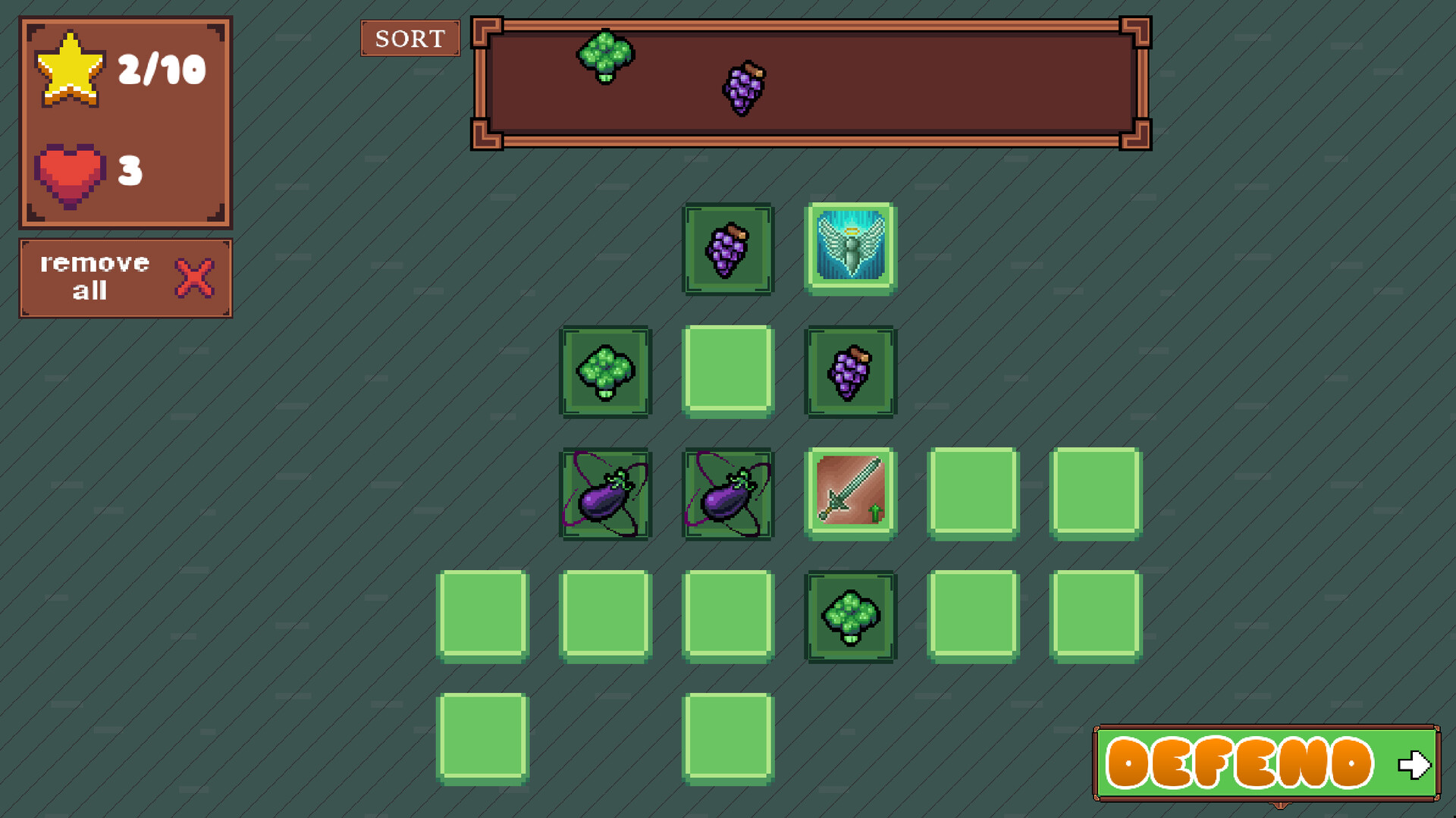This screenshot has height=818, width=1456.
Task: Select the empty cell between broccoli and grapes
Action: [x=727, y=371]
